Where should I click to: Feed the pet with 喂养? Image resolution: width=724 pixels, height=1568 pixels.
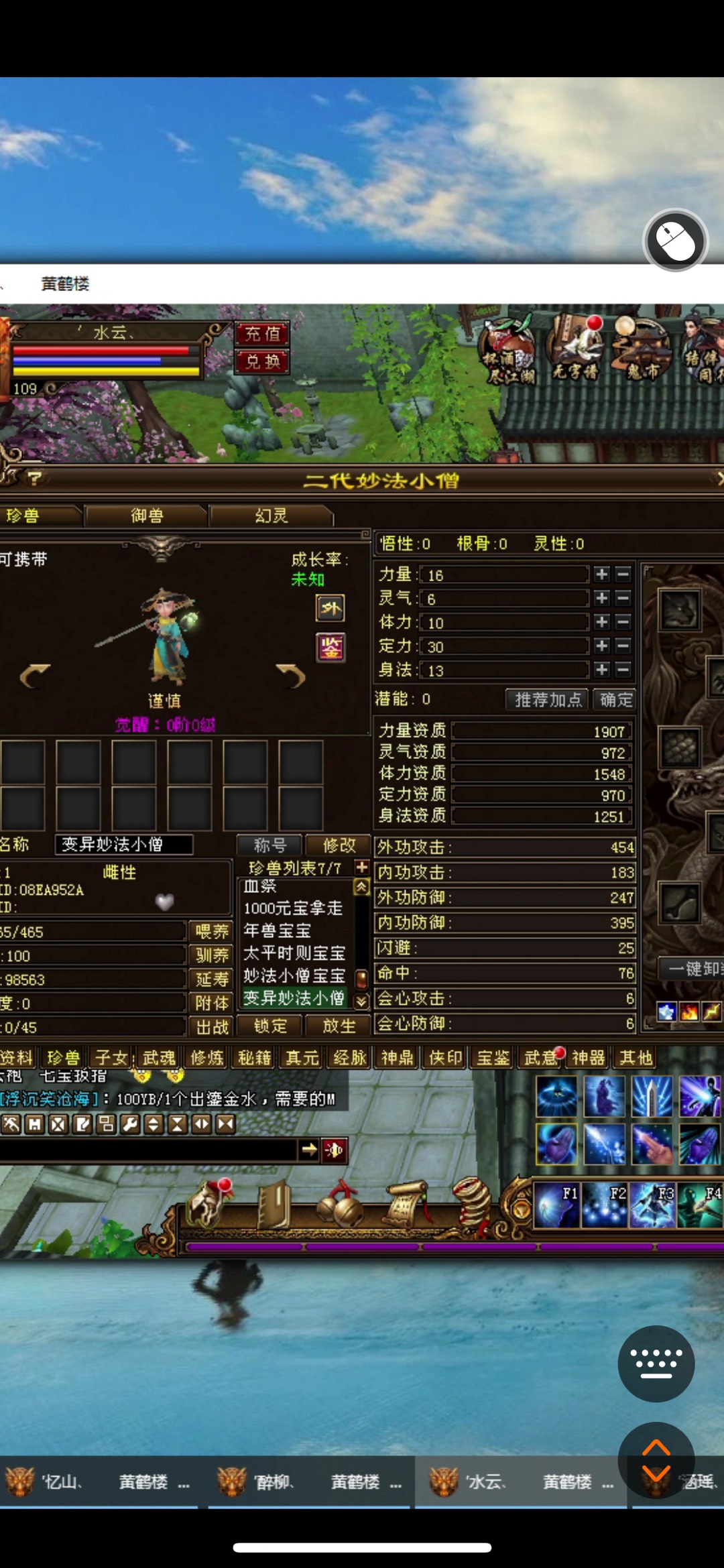212,931
